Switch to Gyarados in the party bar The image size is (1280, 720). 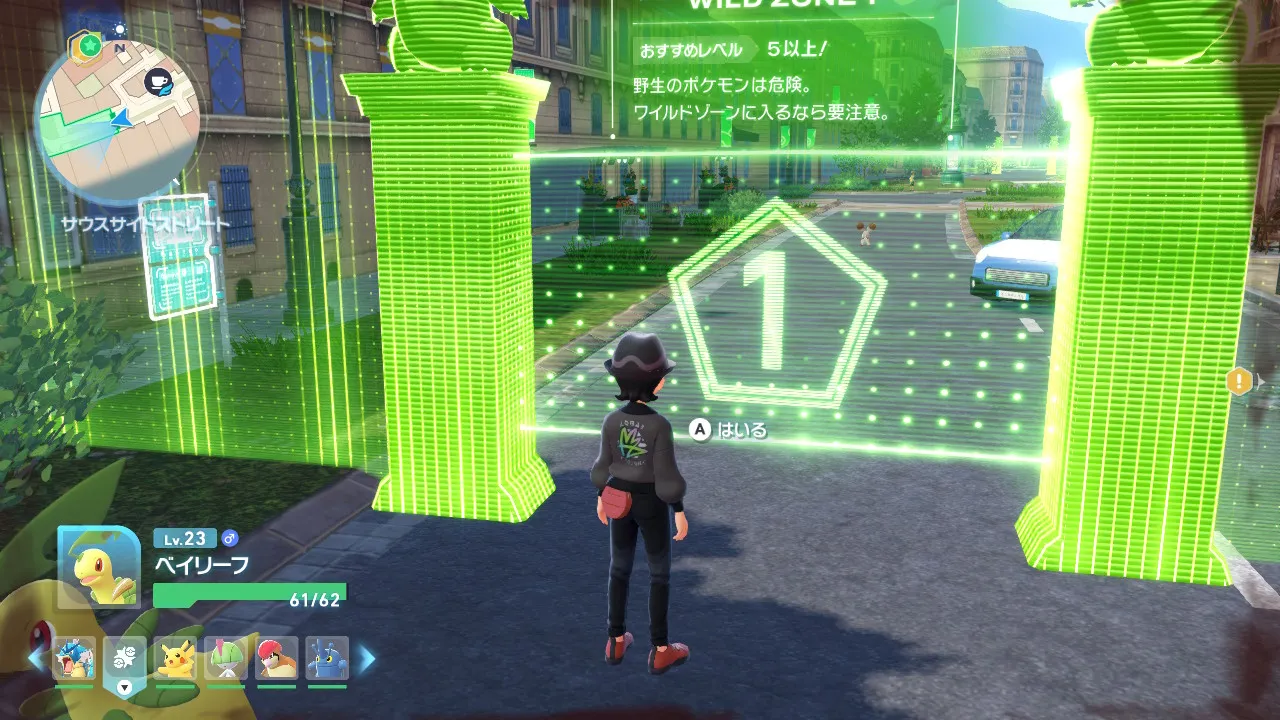coord(74,658)
